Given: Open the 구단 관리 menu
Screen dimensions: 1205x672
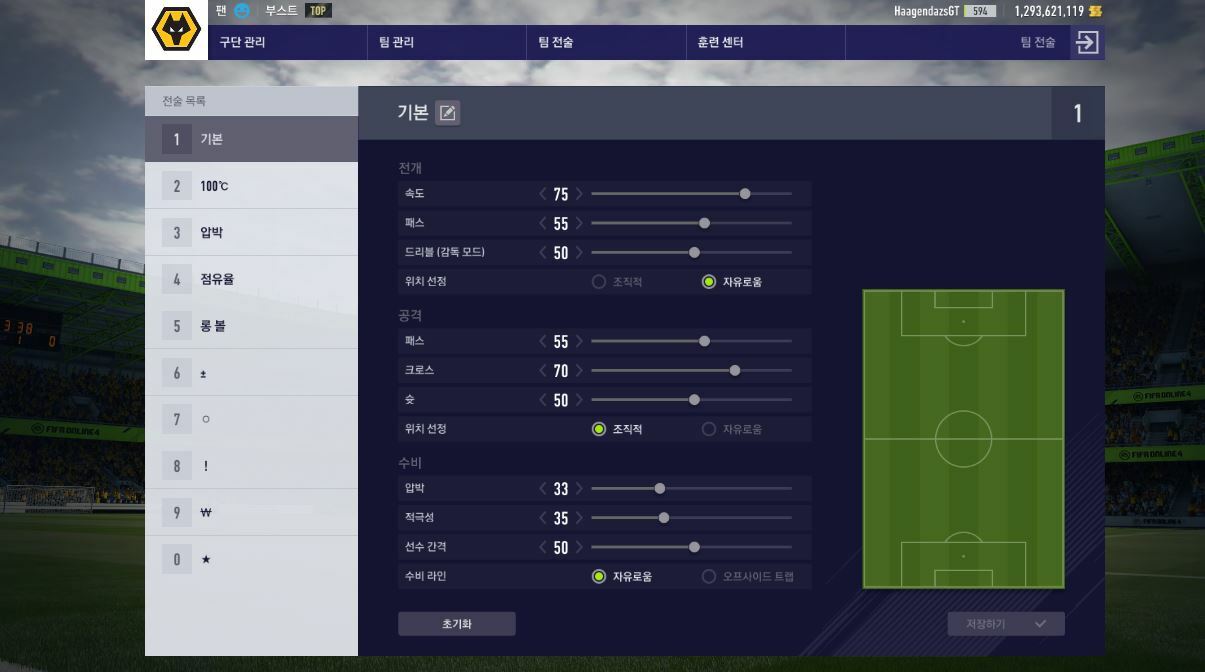Looking at the screenshot, I should click(243, 42).
